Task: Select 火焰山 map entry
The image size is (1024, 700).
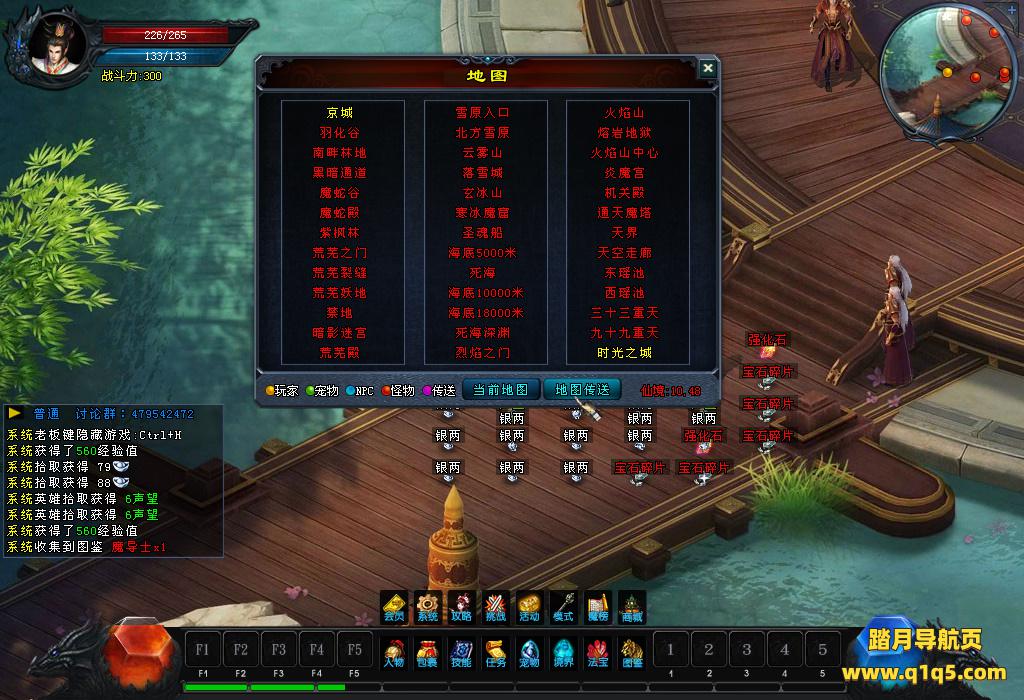Action: (625, 113)
